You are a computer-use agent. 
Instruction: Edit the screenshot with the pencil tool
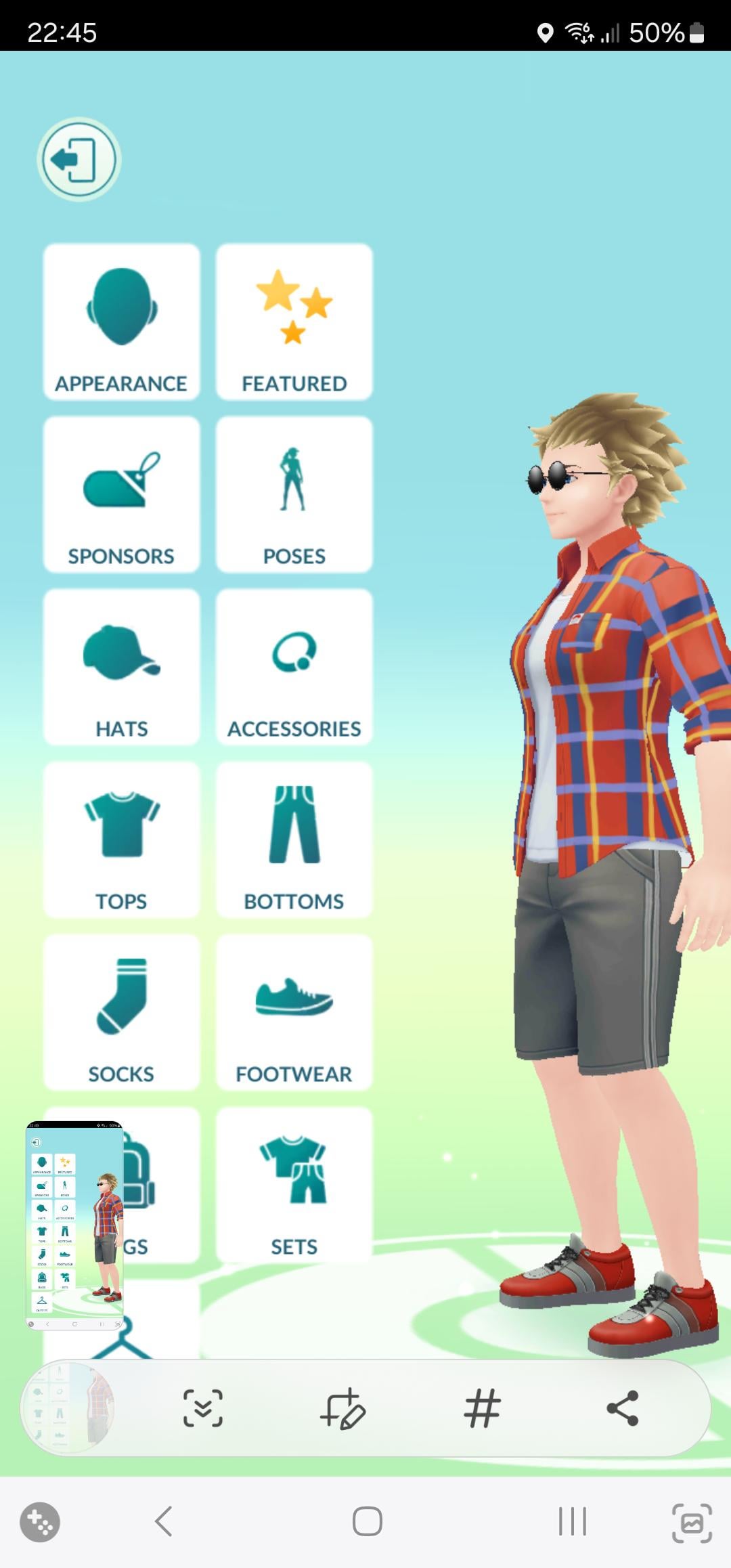(x=342, y=1408)
